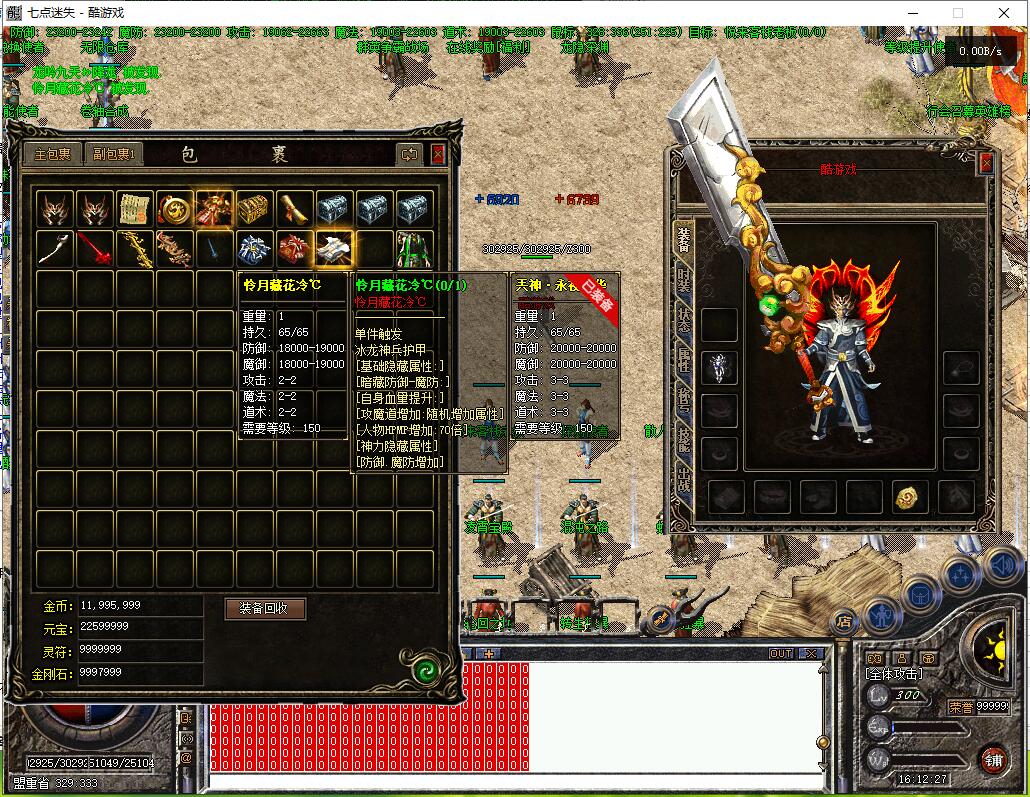Click the gold charm equipment slot

click(x=908, y=497)
